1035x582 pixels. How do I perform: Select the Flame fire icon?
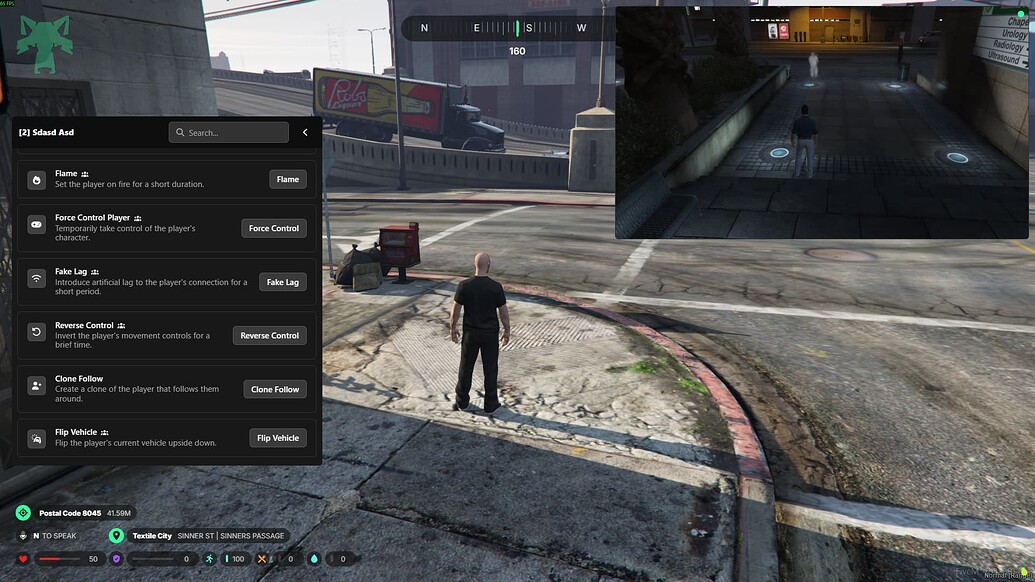click(x=37, y=180)
